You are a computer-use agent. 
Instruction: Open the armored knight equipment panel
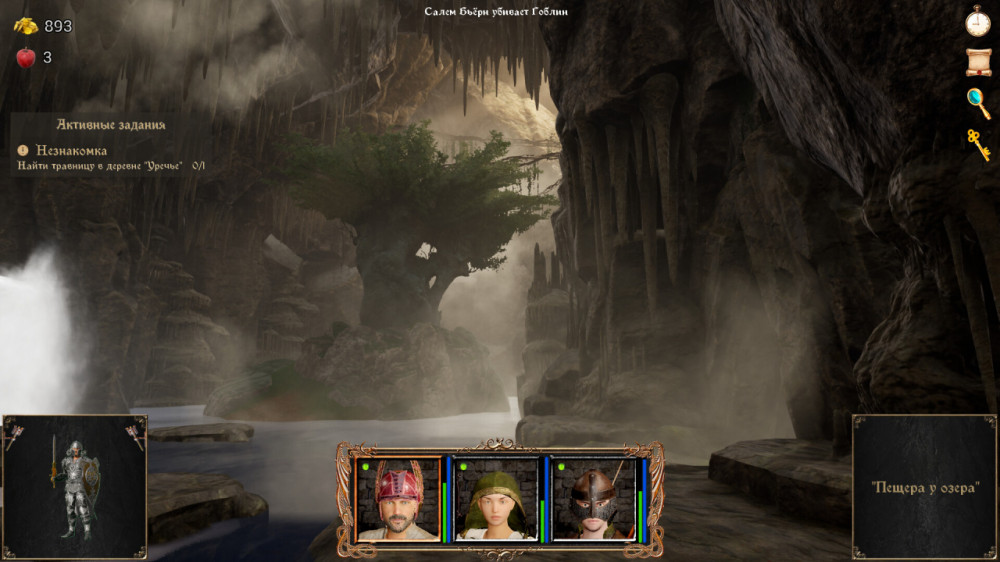[x=75, y=487]
